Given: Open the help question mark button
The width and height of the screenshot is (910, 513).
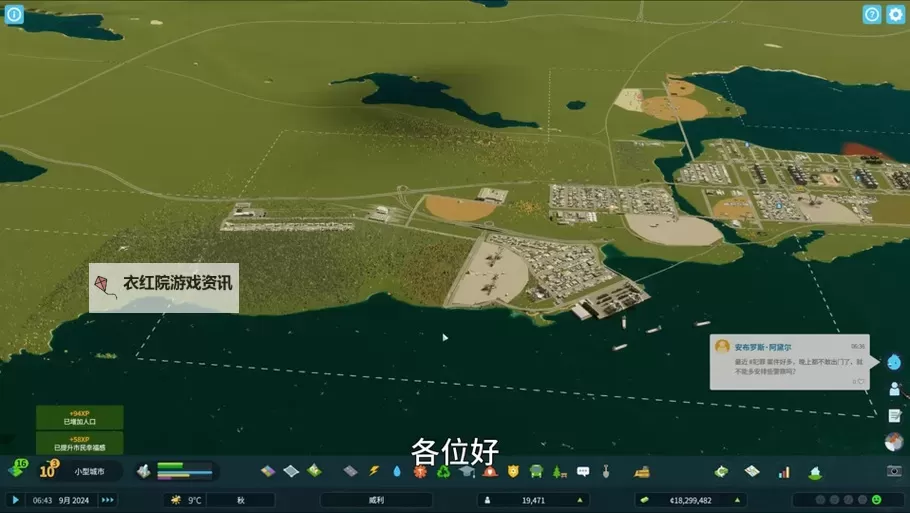Looking at the screenshot, I should pos(872,15).
